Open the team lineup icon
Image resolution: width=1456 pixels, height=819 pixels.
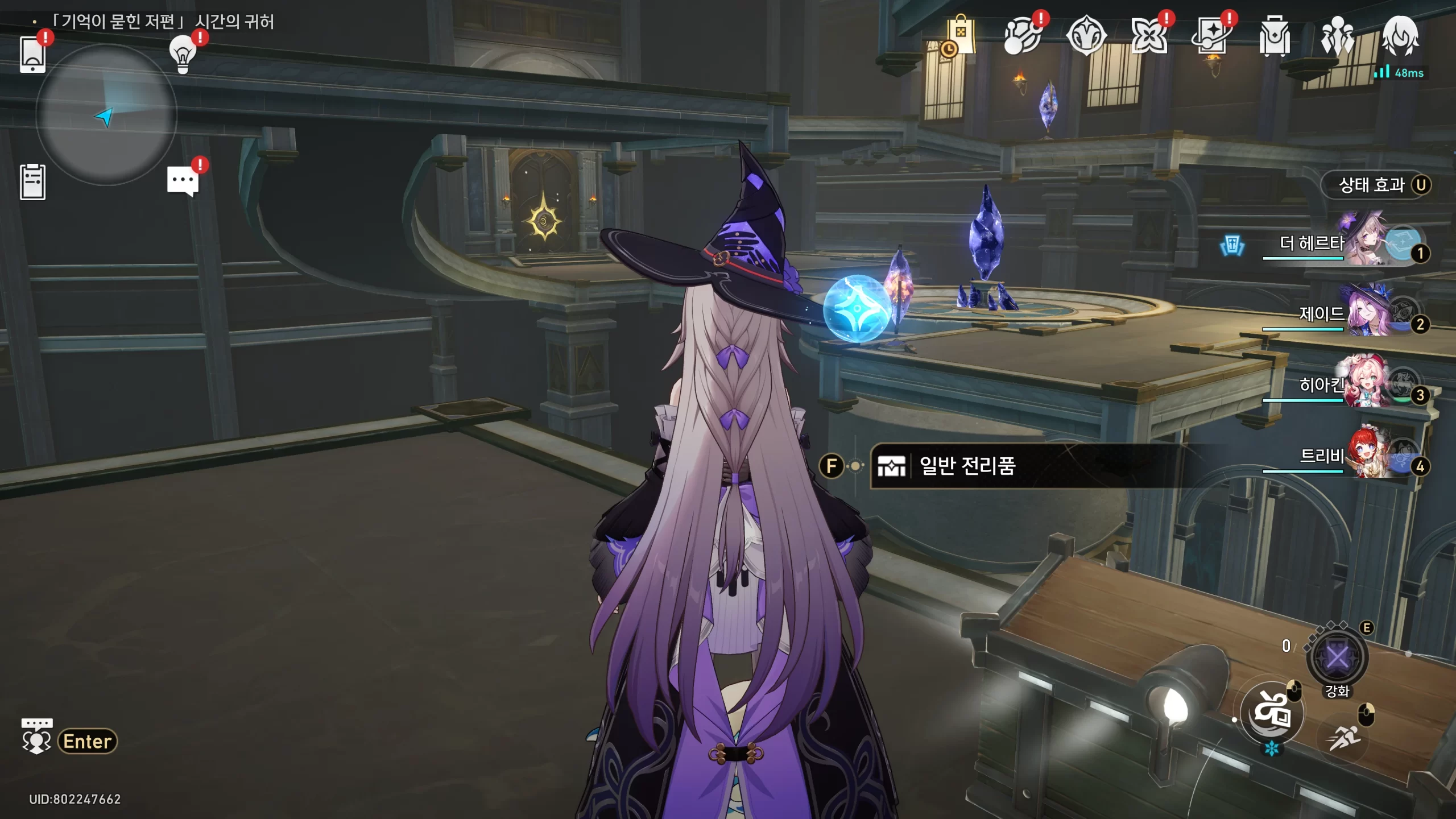(x=1338, y=36)
